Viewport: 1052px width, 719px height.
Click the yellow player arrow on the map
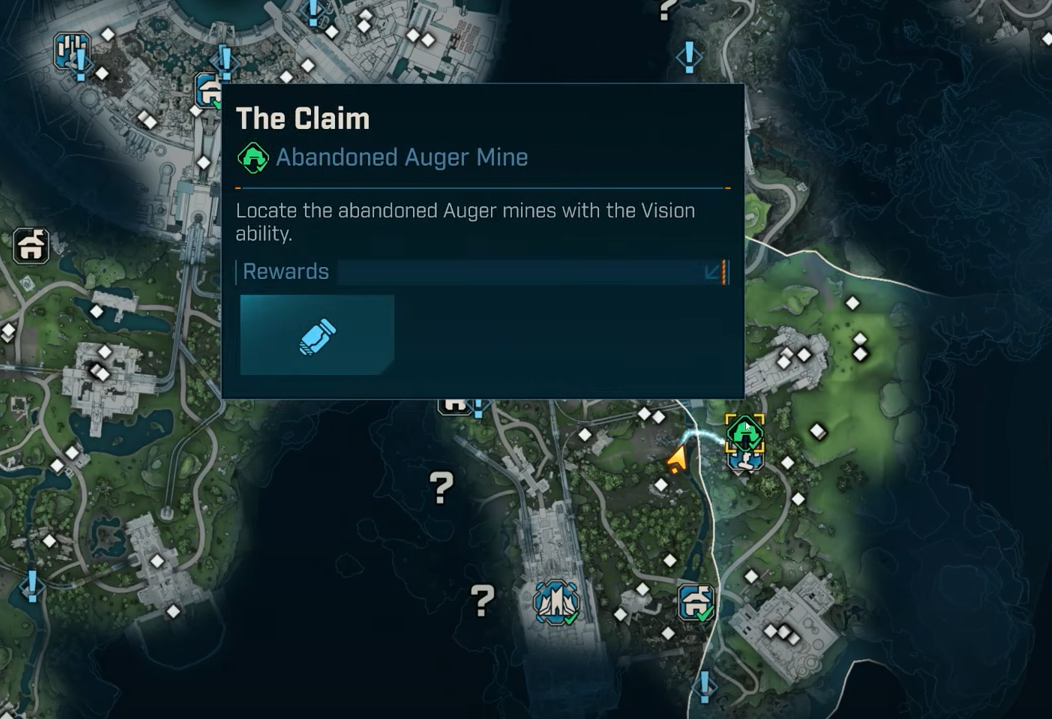(x=677, y=460)
